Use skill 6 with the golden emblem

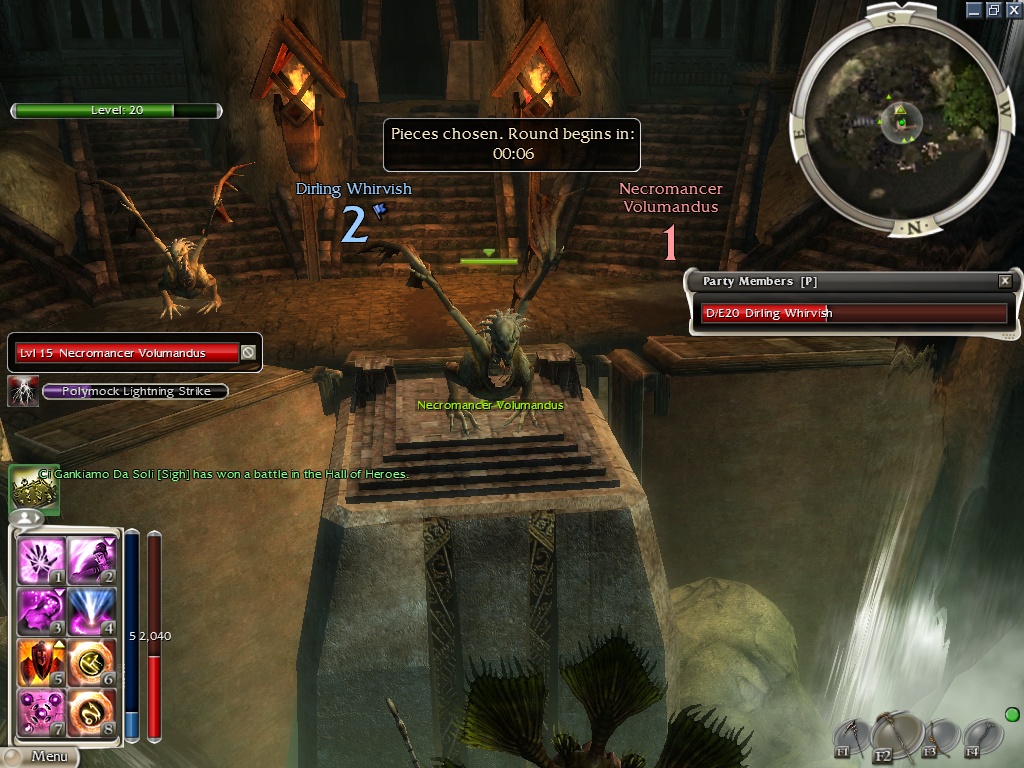point(92,662)
